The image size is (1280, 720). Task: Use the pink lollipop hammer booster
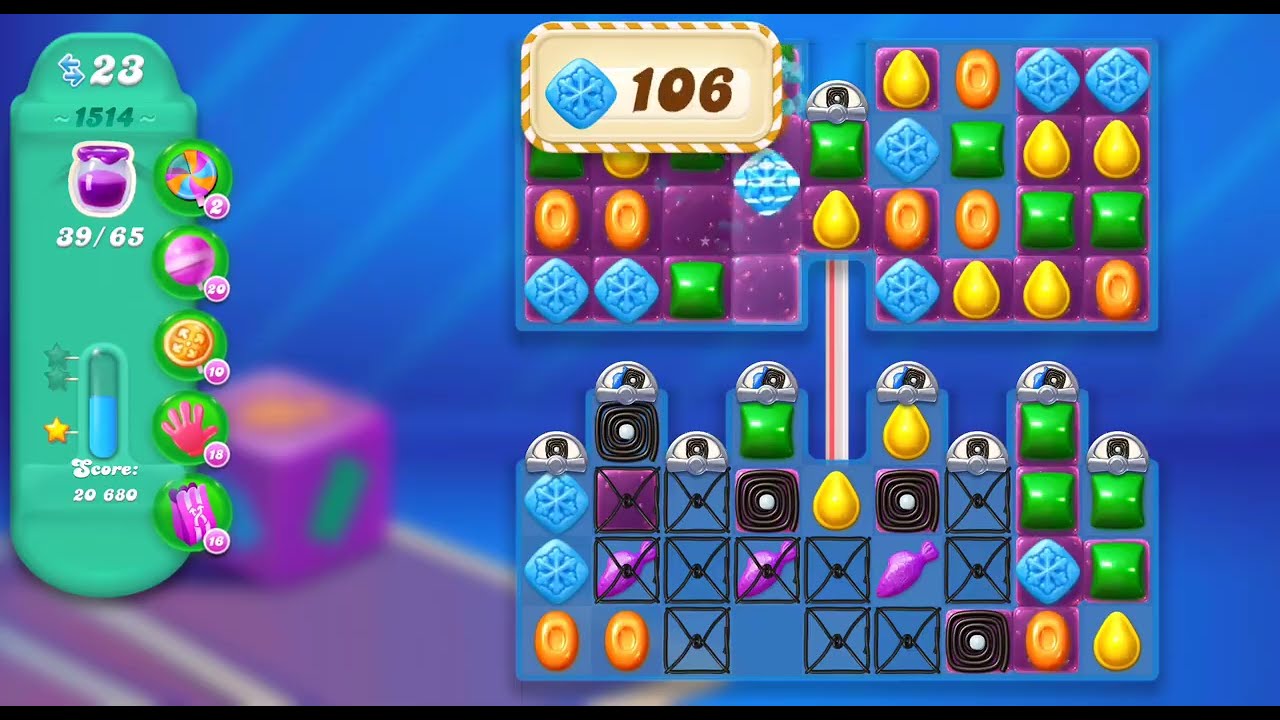point(191,261)
